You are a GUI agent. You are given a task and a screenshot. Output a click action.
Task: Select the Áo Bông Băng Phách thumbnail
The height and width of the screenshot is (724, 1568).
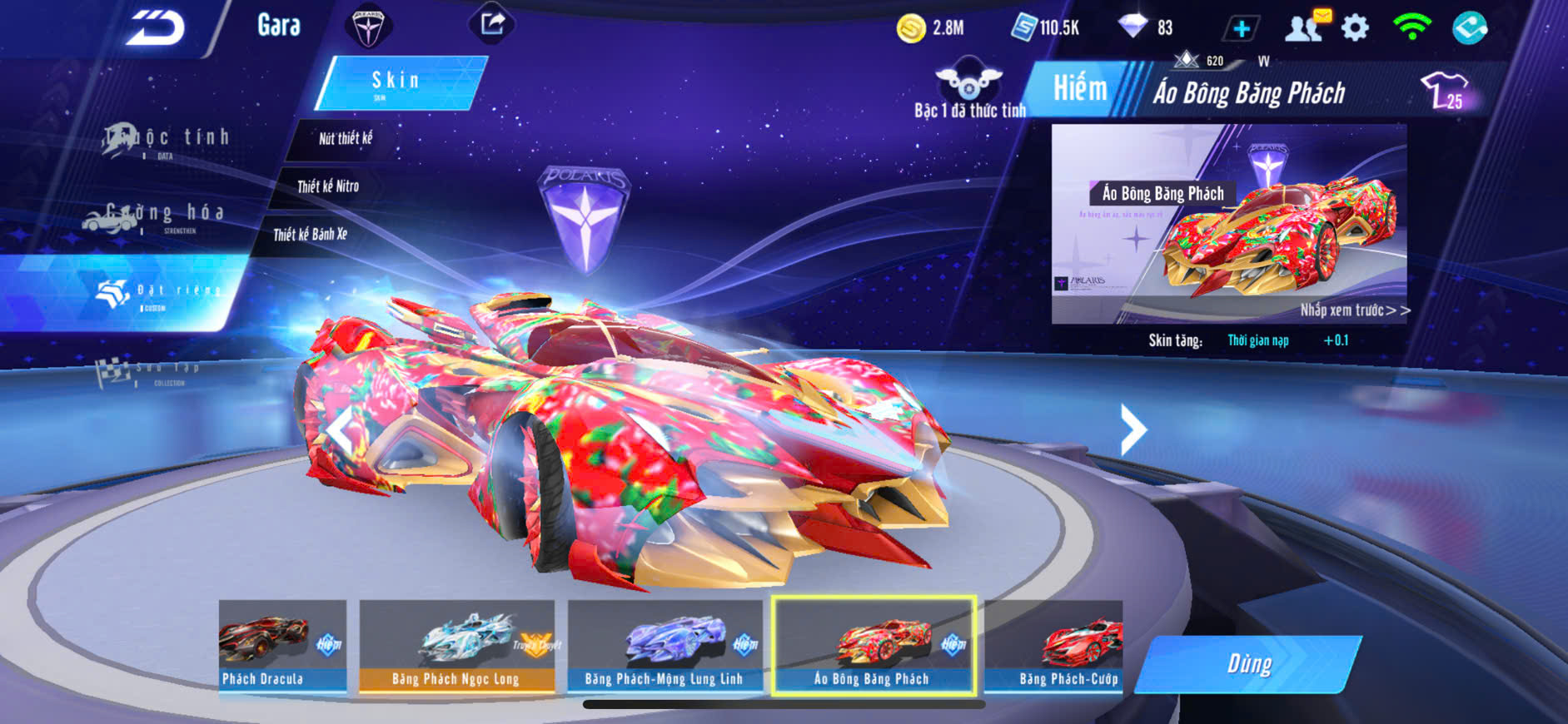pyautogui.click(x=873, y=646)
